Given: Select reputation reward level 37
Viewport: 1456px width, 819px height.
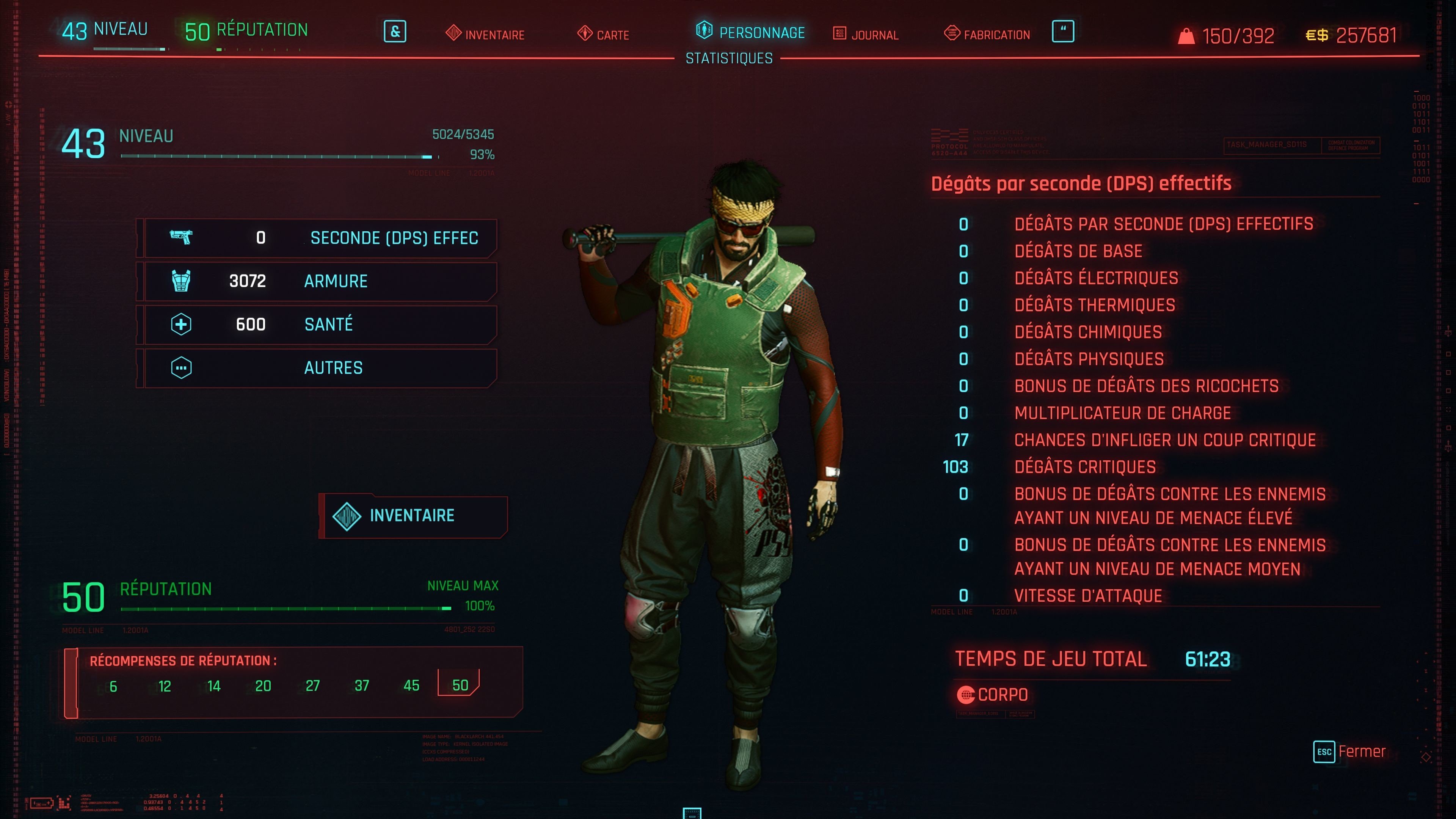Looking at the screenshot, I should coord(362,686).
